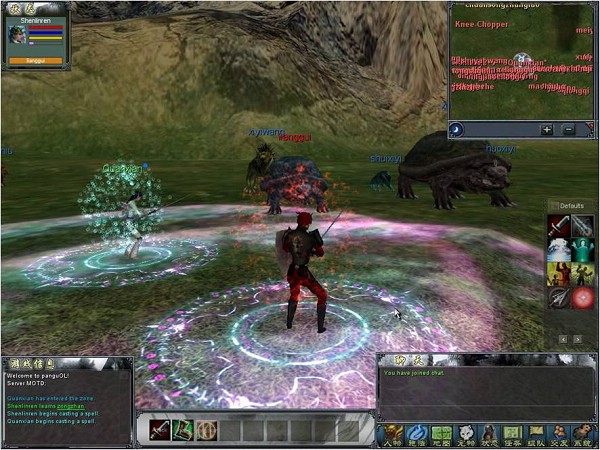Go to the next page of the Defaults panel
The width and height of the screenshot is (600, 450).
[578, 339]
